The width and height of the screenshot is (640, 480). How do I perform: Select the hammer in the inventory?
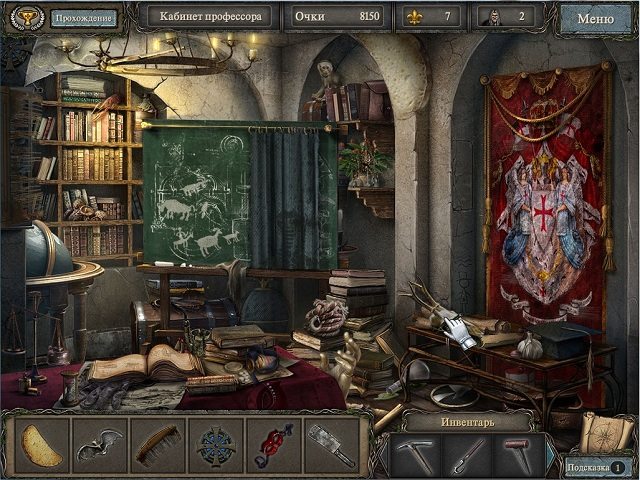click(517, 454)
